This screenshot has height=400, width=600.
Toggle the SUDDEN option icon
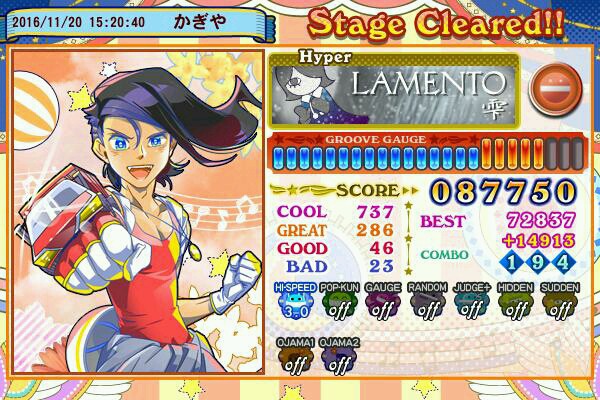click(559, 304)
